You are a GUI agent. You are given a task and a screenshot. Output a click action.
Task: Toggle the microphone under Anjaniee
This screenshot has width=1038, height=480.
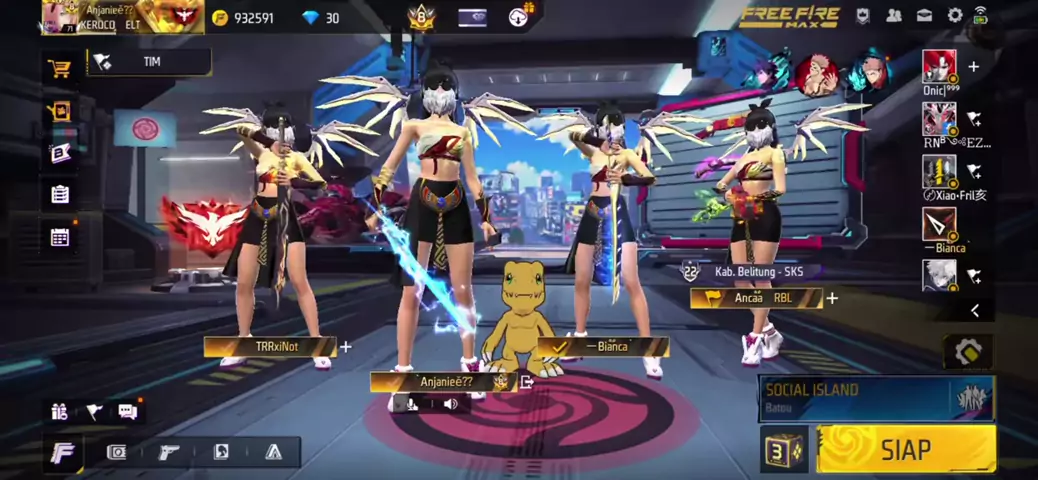(412, 404)
